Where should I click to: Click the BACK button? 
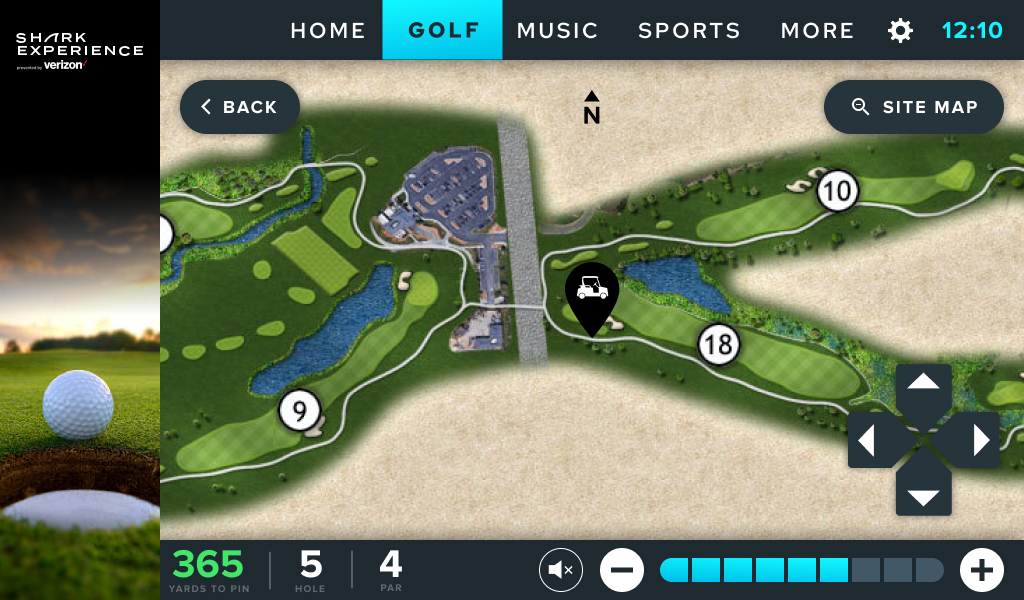tap(240, 107)
